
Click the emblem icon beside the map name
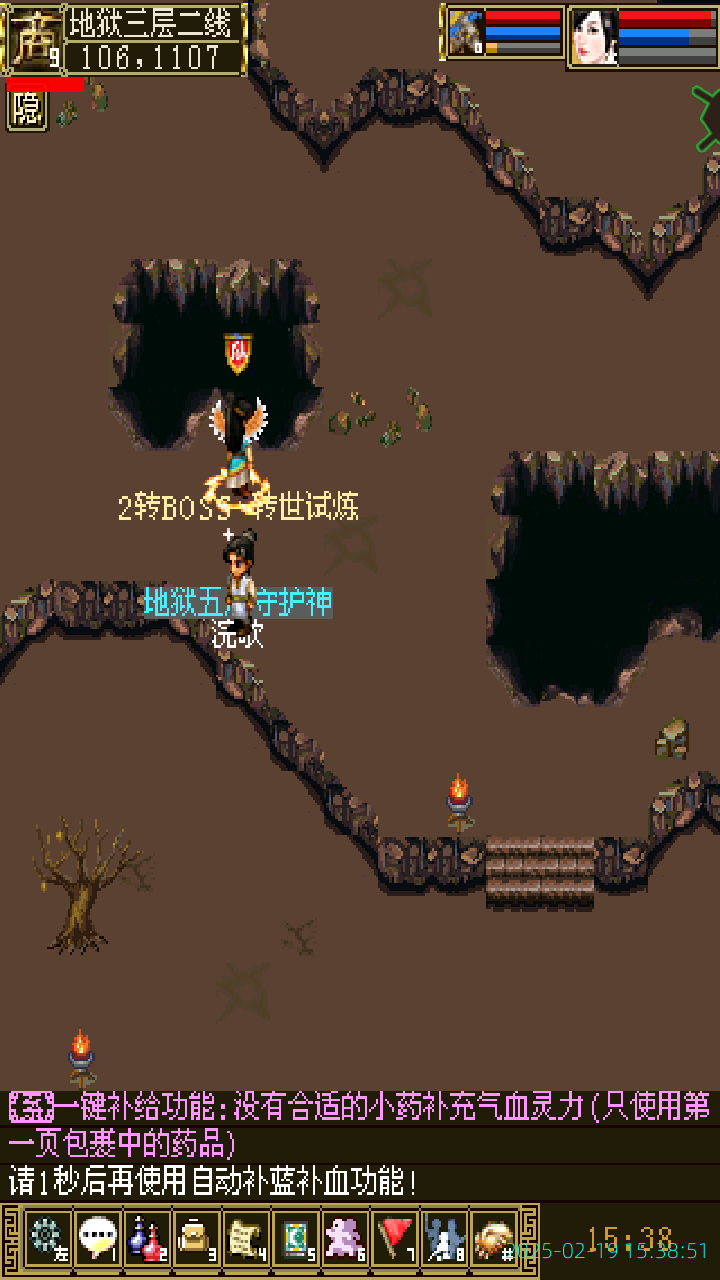(x=33, y=38)
